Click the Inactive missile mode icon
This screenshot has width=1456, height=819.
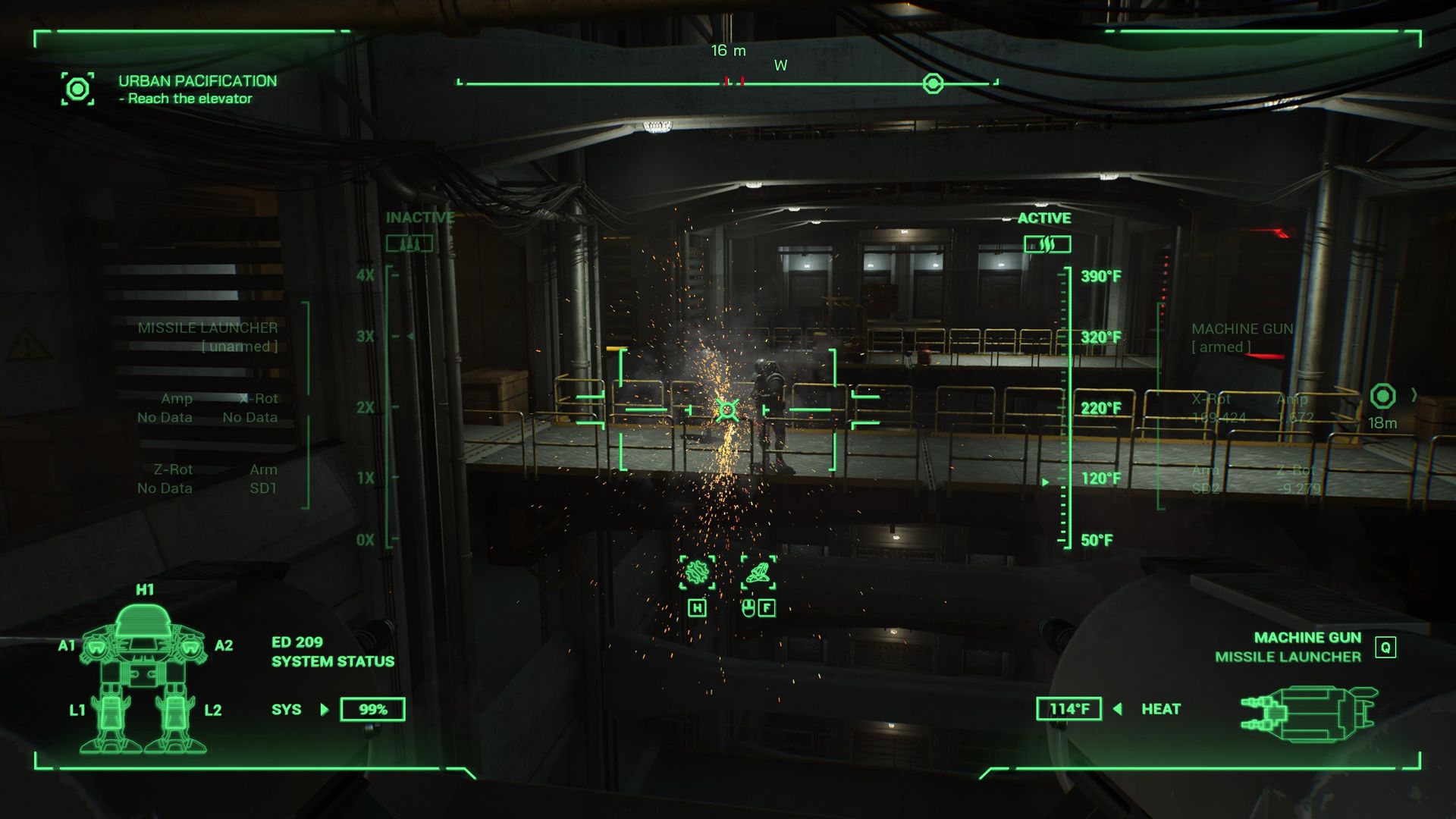click(409, 244)
